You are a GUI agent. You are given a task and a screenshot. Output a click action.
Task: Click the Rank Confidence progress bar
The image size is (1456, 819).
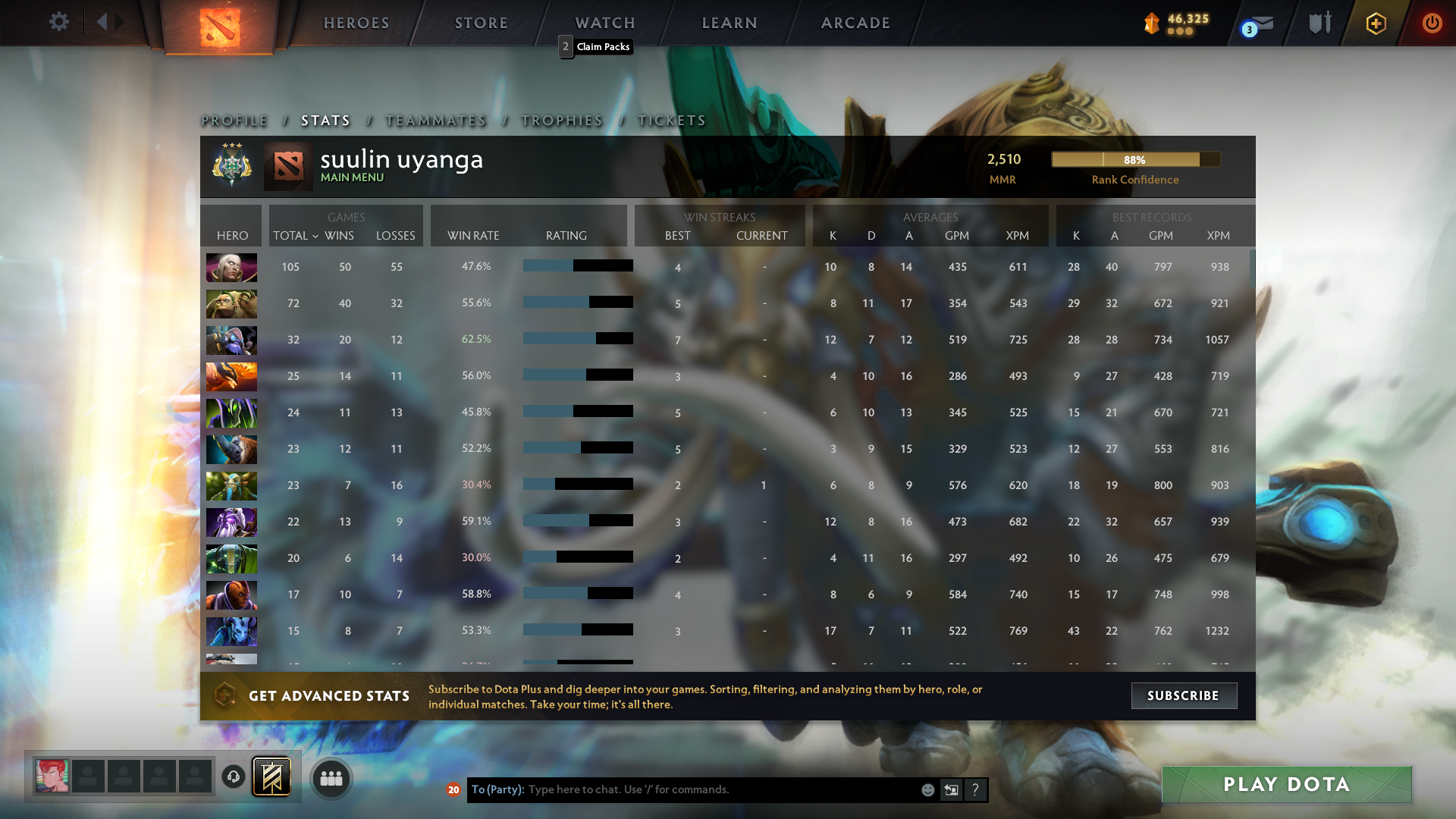coord(1135,159)
